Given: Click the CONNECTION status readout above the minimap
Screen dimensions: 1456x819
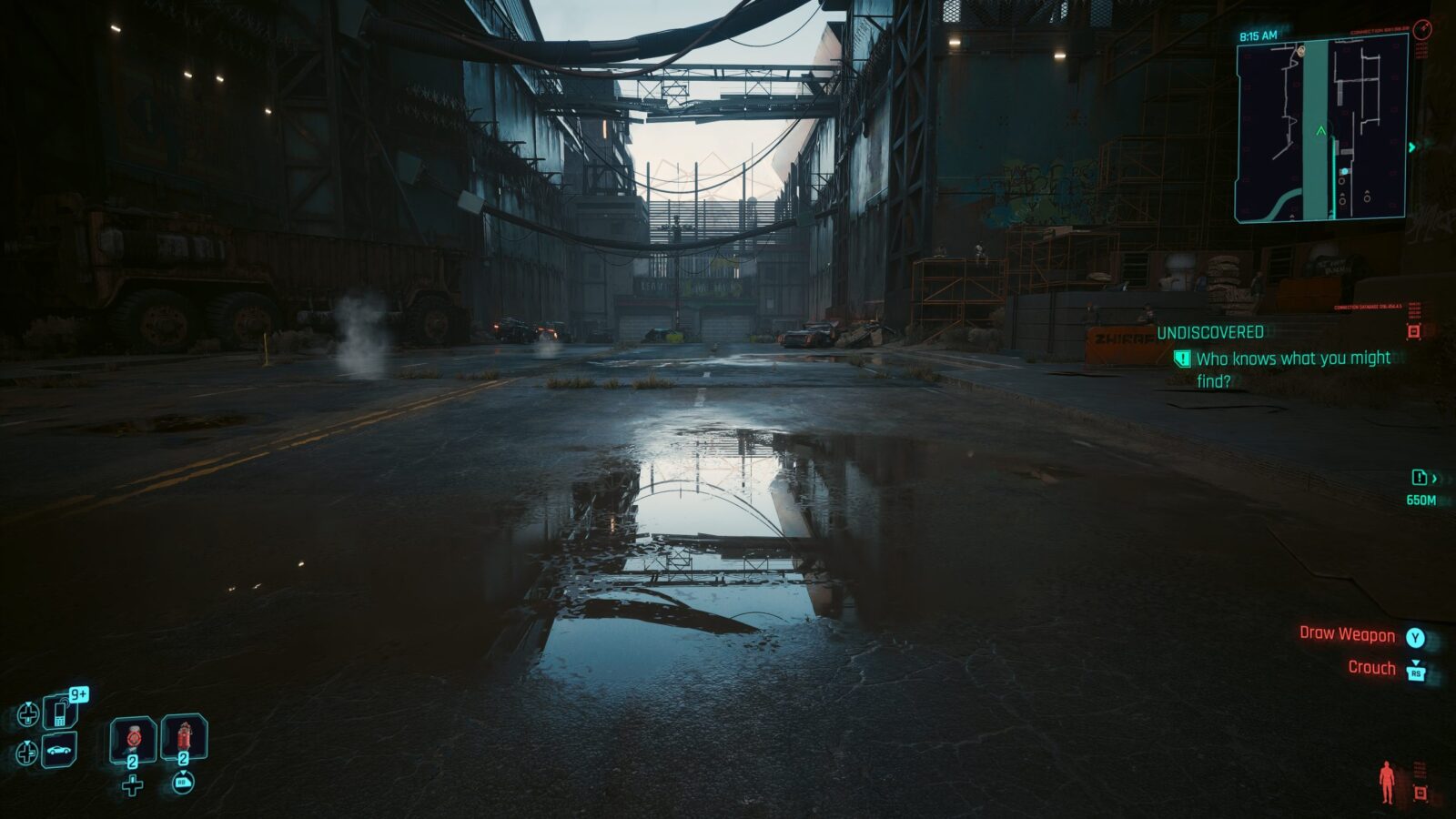Looking at the screenshot, I should coord(1375,31).
